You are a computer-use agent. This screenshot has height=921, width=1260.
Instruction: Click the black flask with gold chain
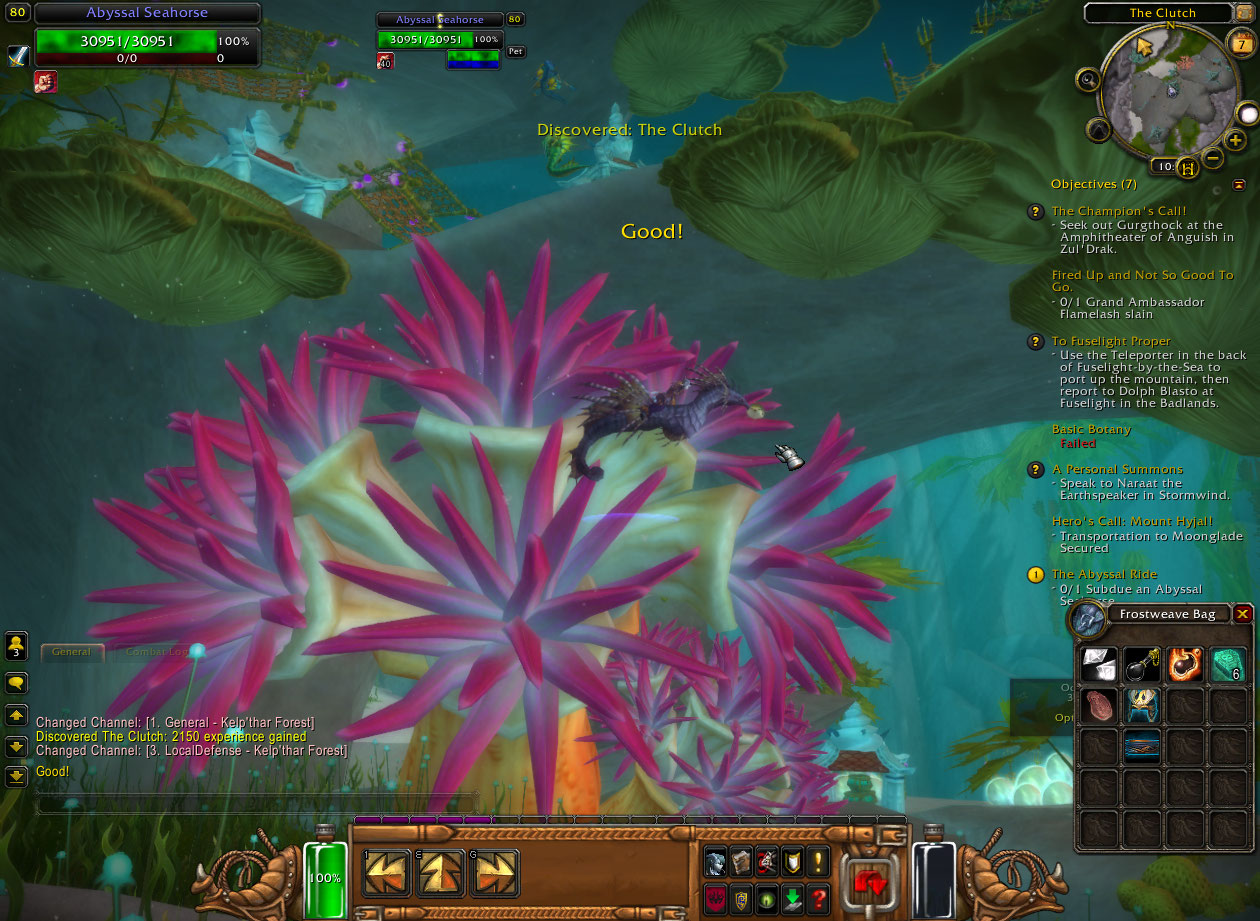pyautogui.click(x=1142, y=664)
